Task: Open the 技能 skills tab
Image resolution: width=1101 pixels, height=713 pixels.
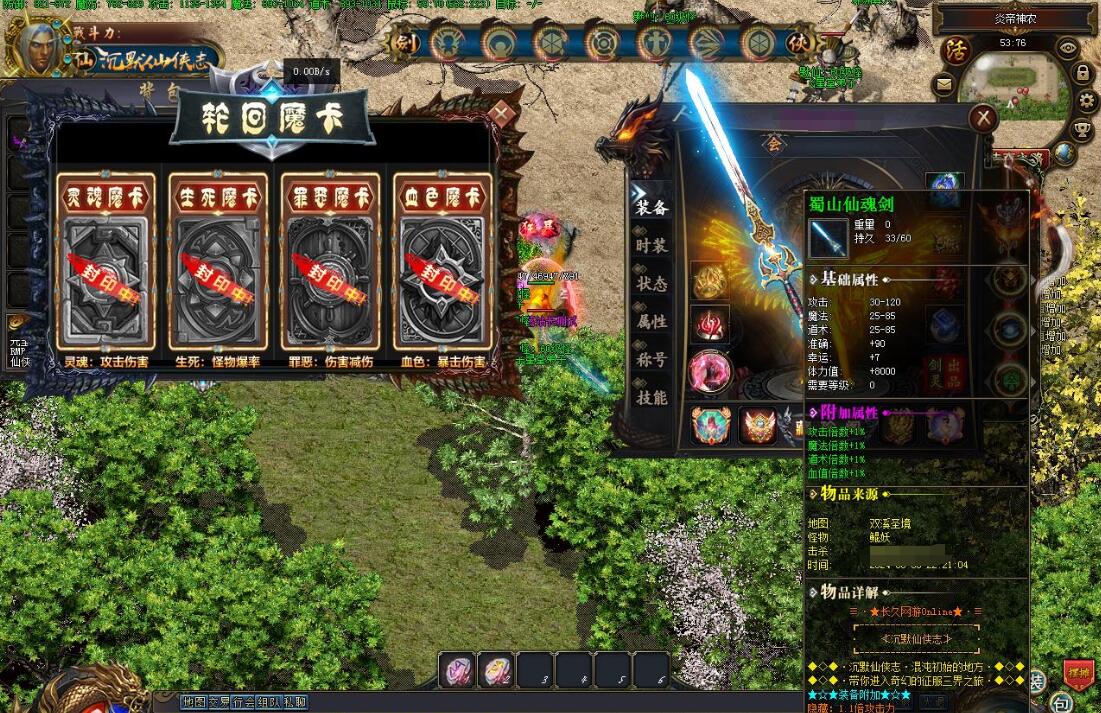Action: 652,398
